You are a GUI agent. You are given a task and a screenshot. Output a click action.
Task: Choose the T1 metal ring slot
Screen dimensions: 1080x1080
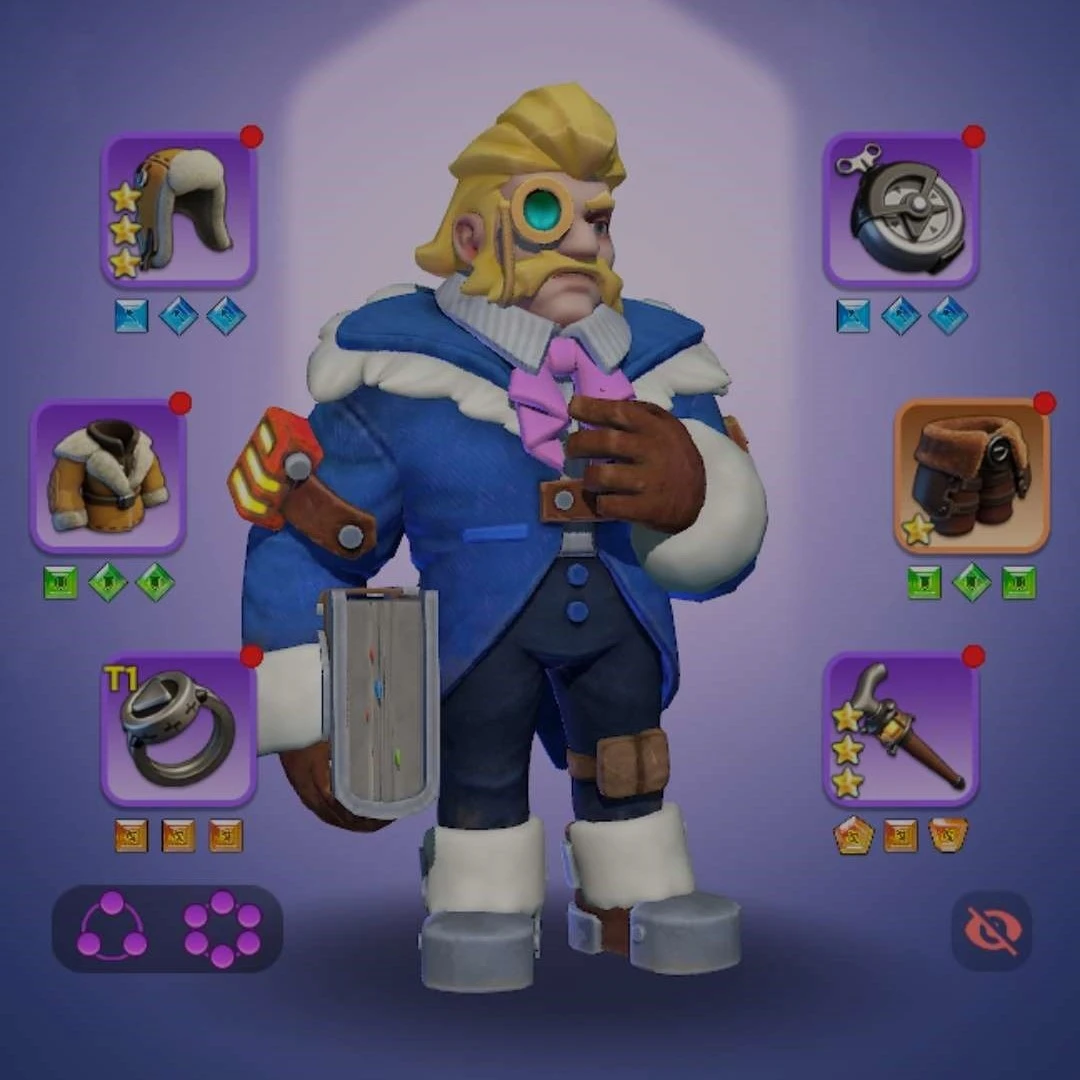click(179, 730)
